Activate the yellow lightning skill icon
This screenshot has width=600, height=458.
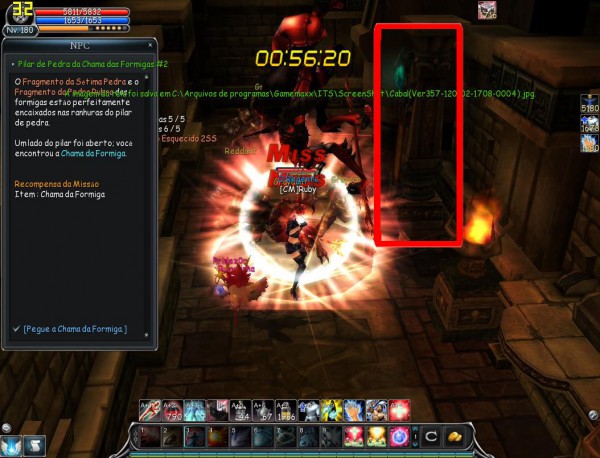click(x=330, y=409)
